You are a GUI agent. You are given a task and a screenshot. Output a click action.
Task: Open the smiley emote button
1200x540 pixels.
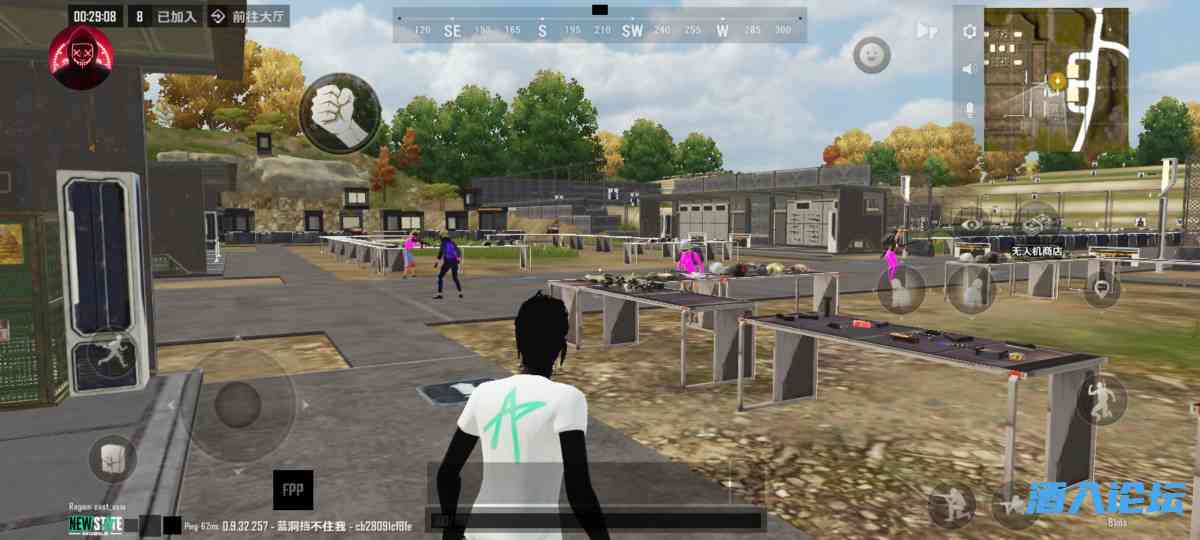(x=871, y=54)
